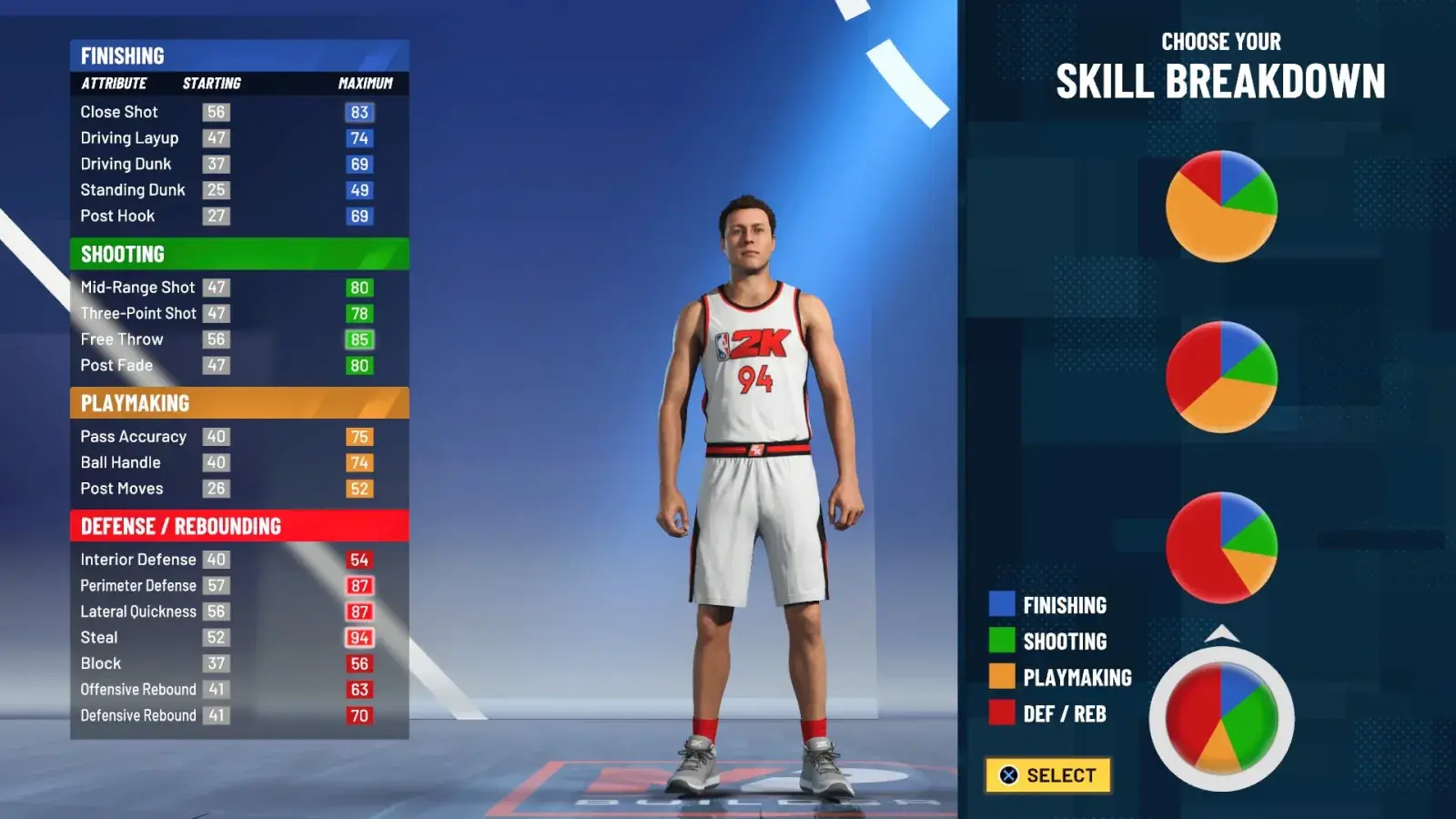Choose the highlighted pie chart with the white ring

click(x=1221, y=718)
